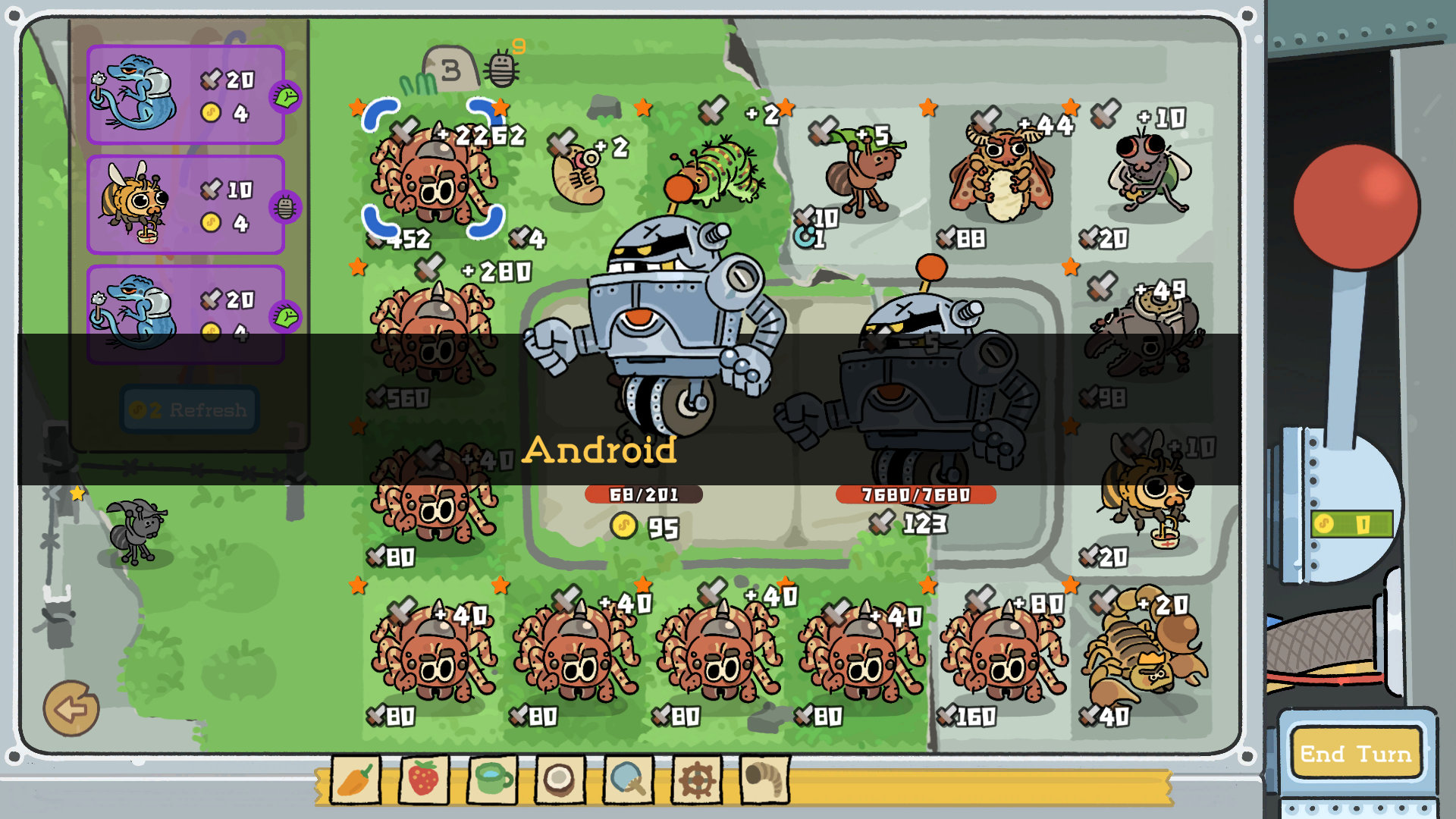
Task: Select the blue hand fan item
Action: point(628,780)
